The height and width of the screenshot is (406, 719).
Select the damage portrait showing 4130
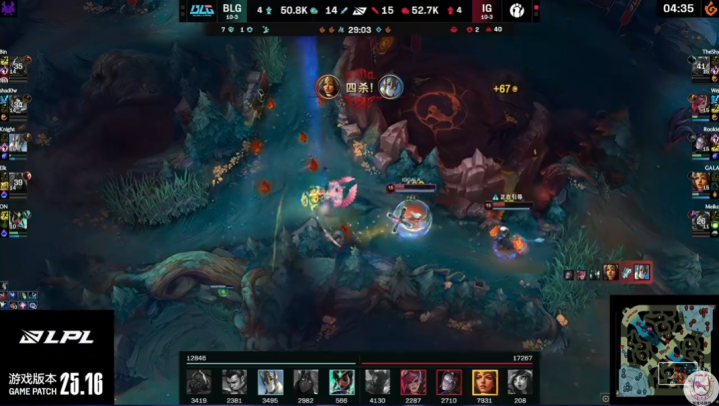[x=376, y=381]
